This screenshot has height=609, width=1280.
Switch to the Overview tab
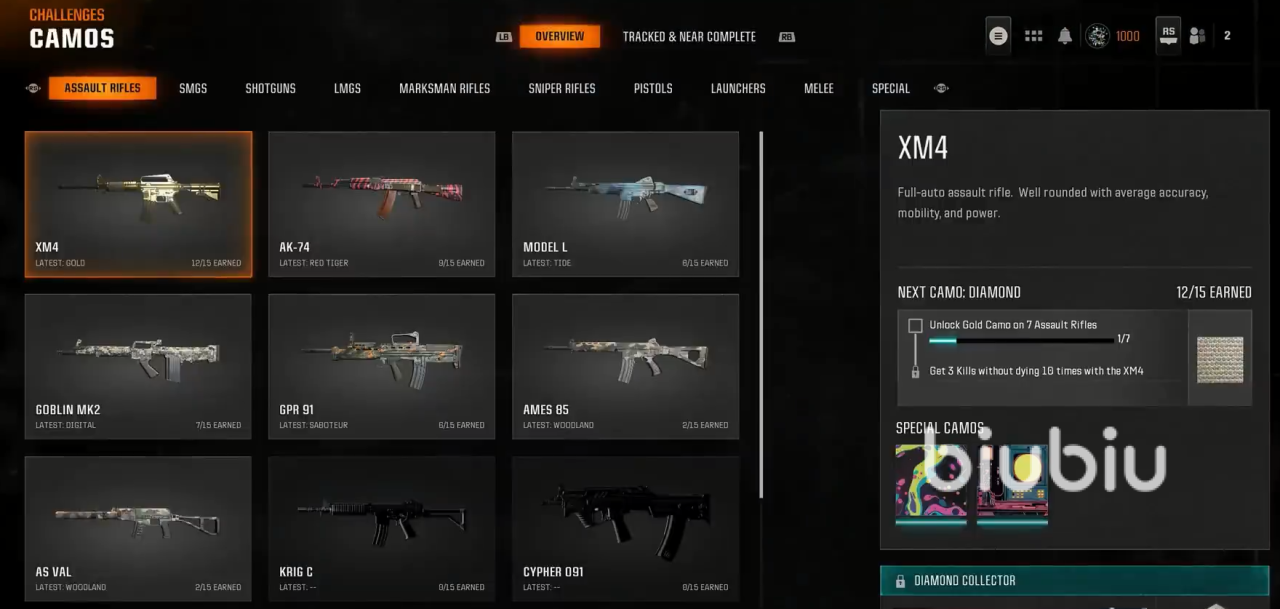coord(559,37)
